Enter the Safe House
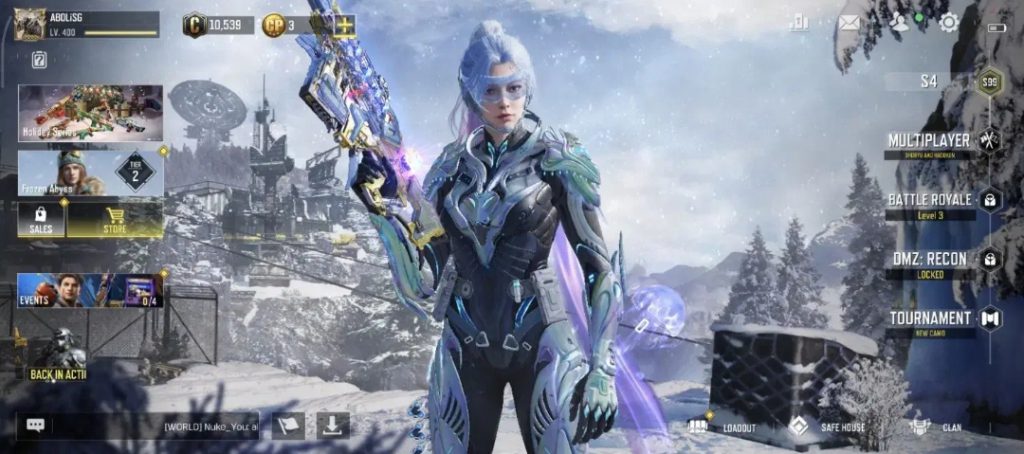Screen dimensions: 1024x454 click(x=828, y=427)
